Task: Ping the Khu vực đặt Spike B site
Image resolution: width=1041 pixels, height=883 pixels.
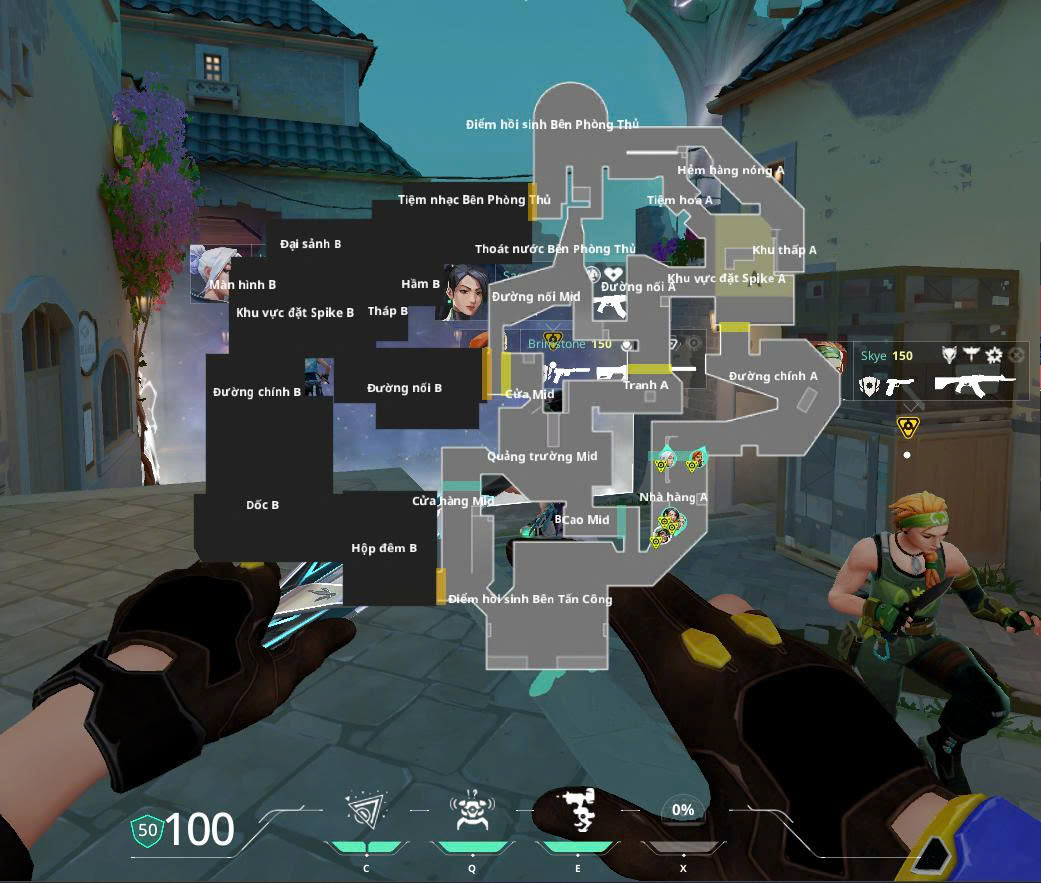Action: click(x=295, y=313)
